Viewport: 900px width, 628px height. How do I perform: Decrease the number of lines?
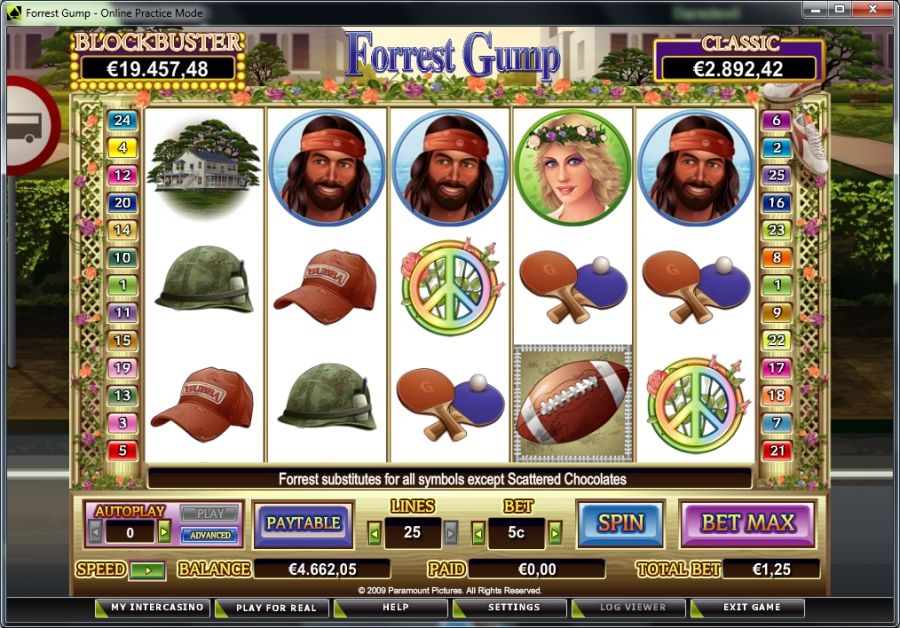[375, 532]
